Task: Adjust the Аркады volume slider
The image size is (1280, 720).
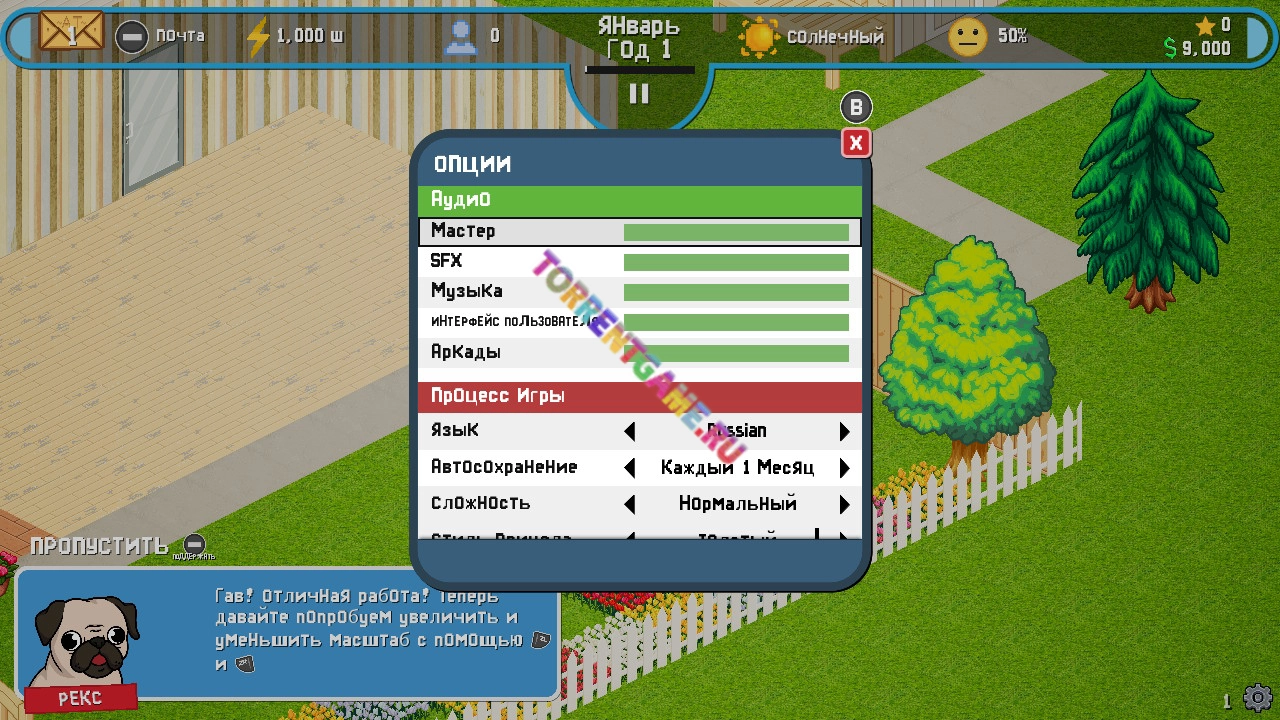Action: tap(736, 353)
